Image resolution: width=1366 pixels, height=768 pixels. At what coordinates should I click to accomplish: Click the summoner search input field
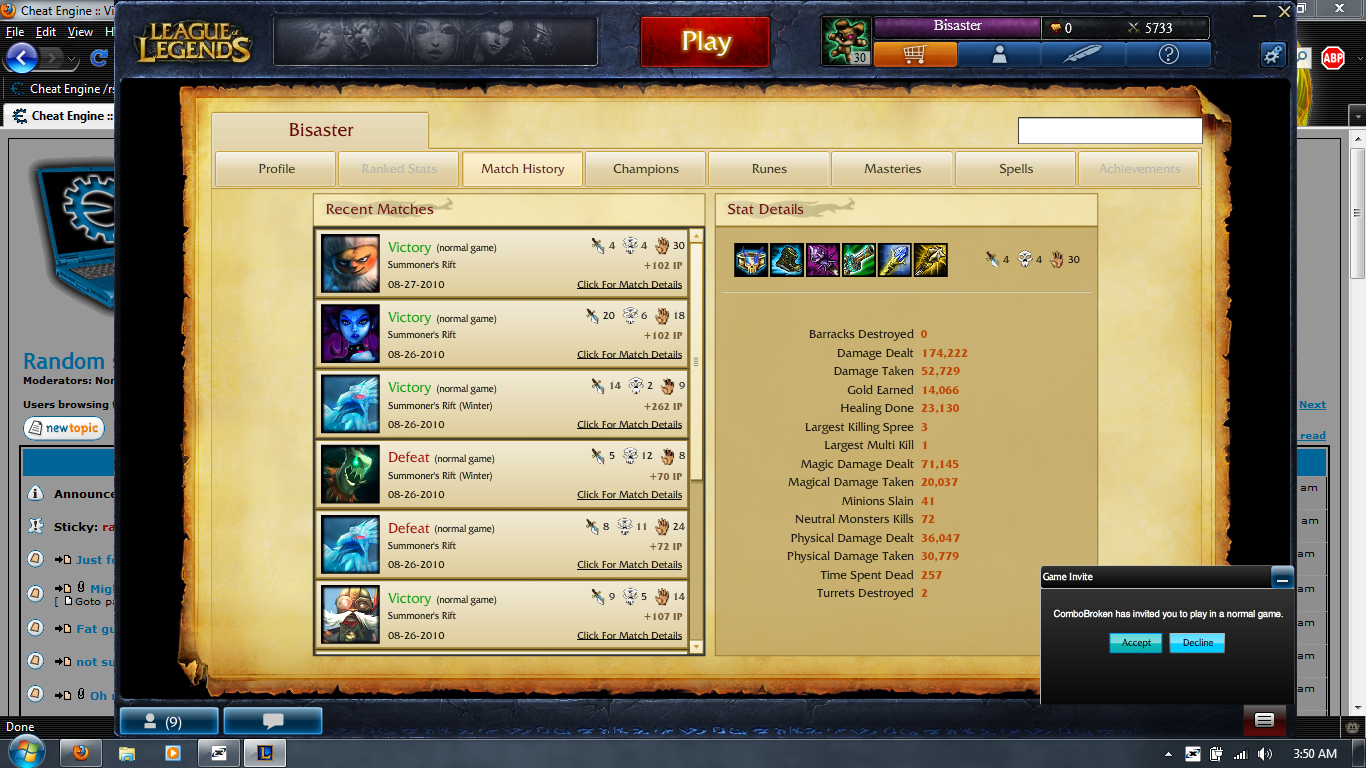(1110, 130)
